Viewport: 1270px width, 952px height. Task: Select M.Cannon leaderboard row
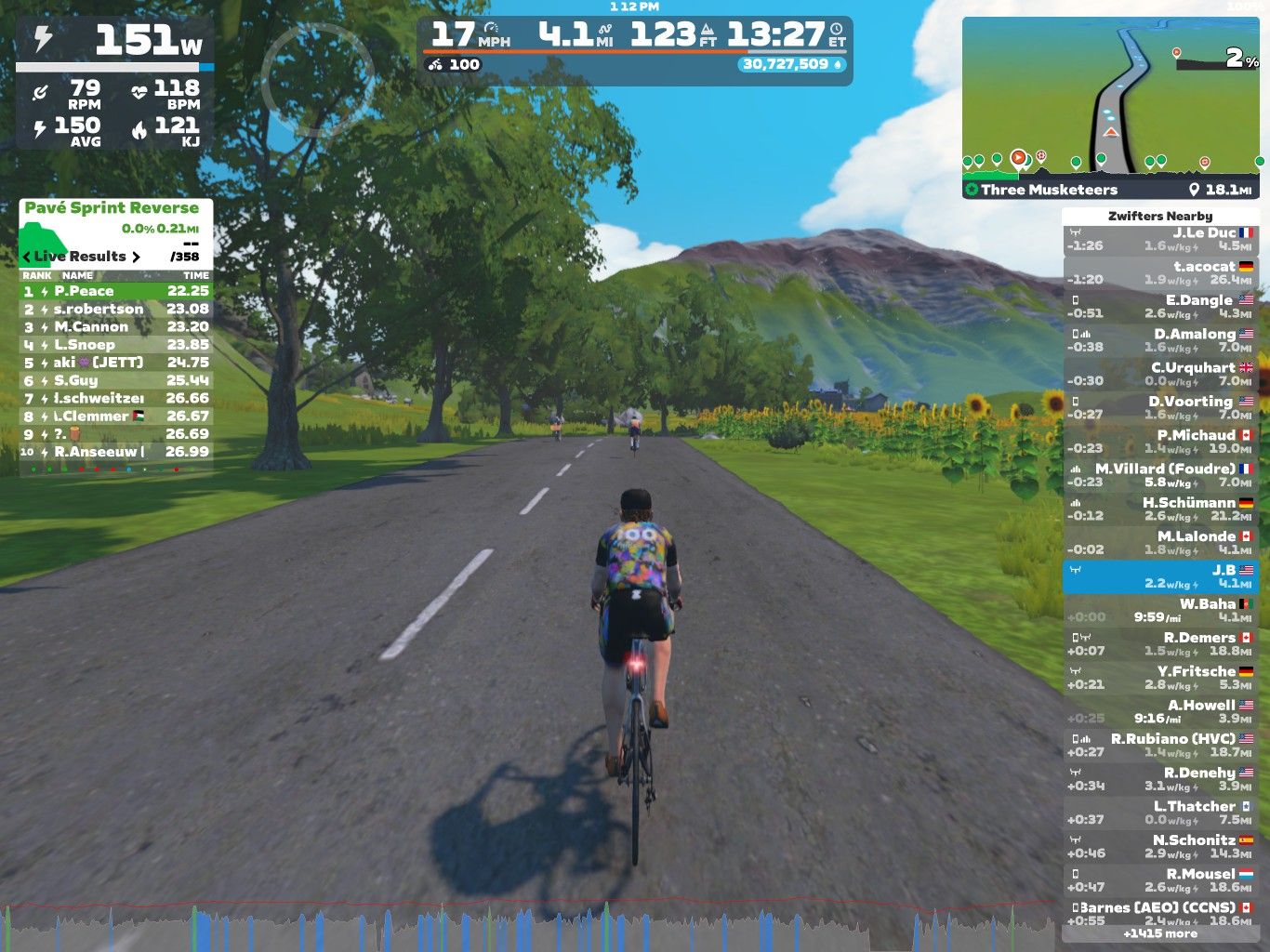(x=115, y=326)
